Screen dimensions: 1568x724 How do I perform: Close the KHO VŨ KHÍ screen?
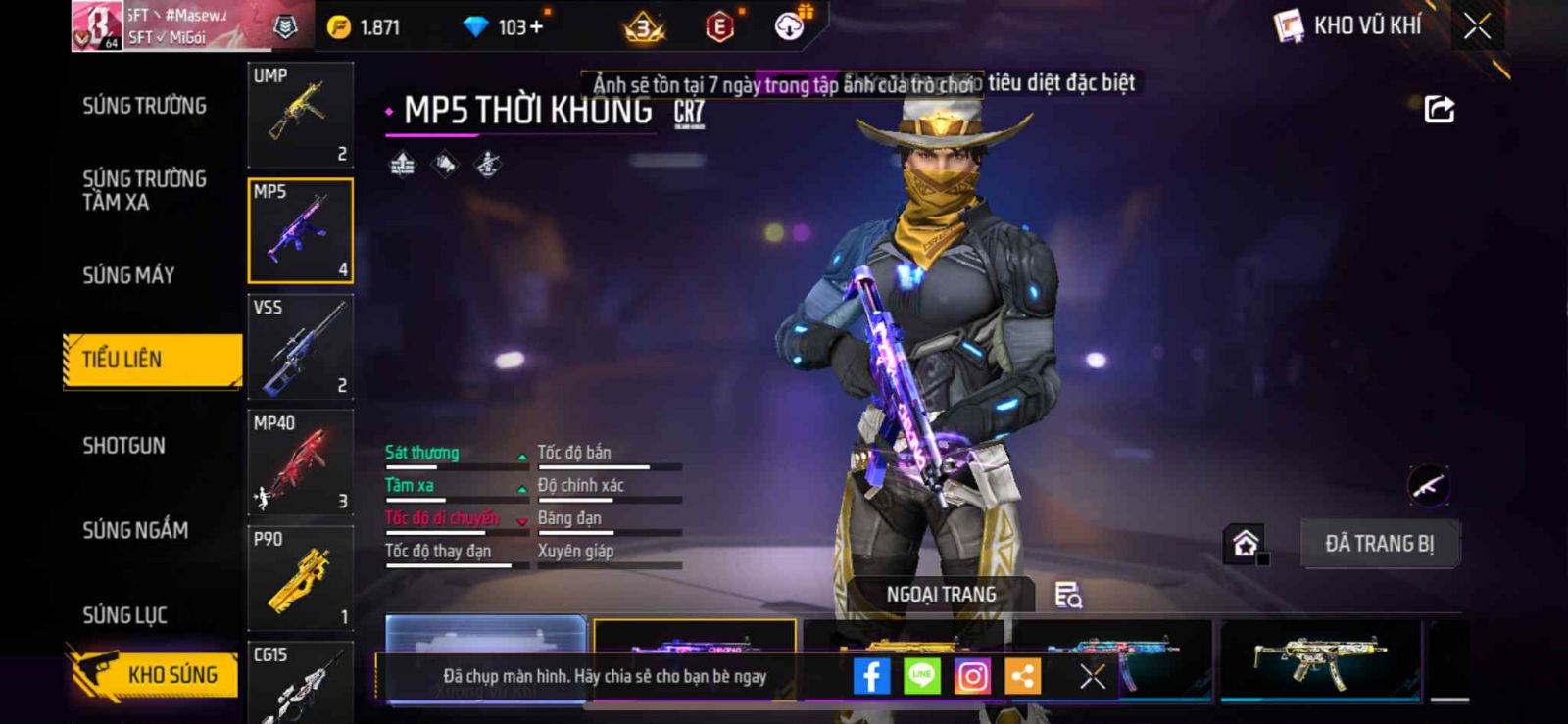coord(1477,26)
